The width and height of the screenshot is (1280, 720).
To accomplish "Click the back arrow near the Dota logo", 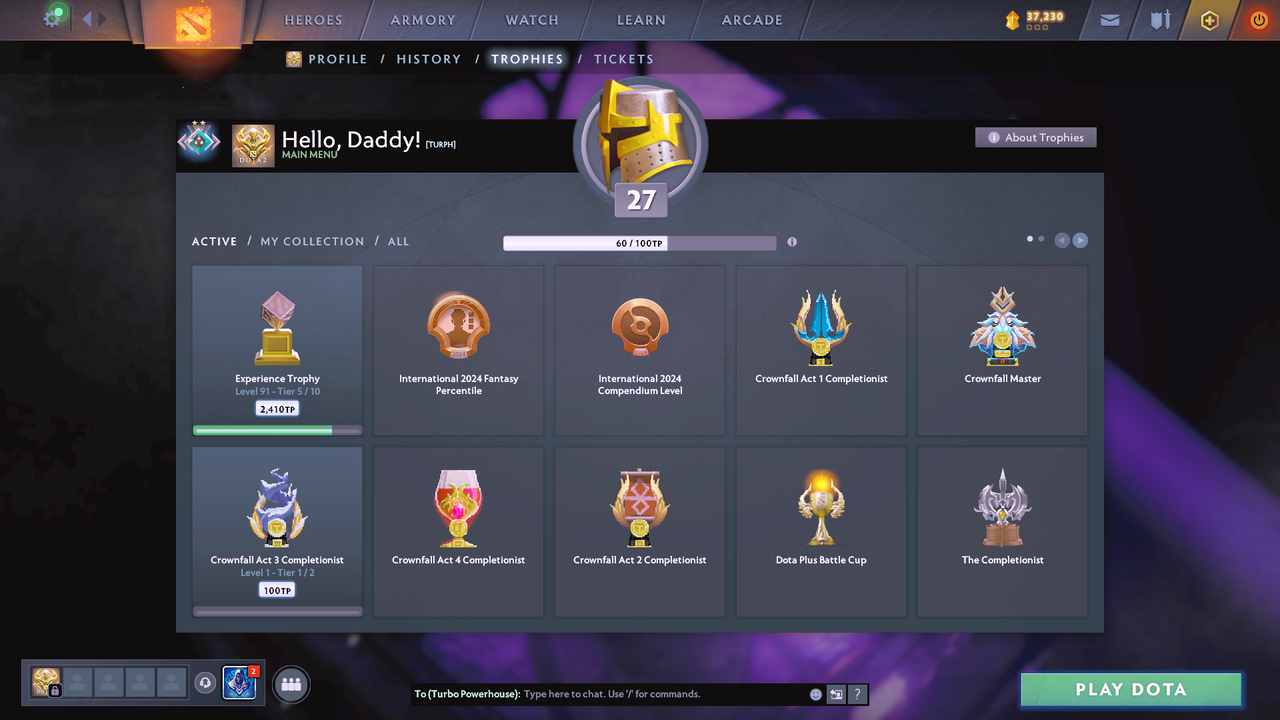I will click(x=85, y=17).
